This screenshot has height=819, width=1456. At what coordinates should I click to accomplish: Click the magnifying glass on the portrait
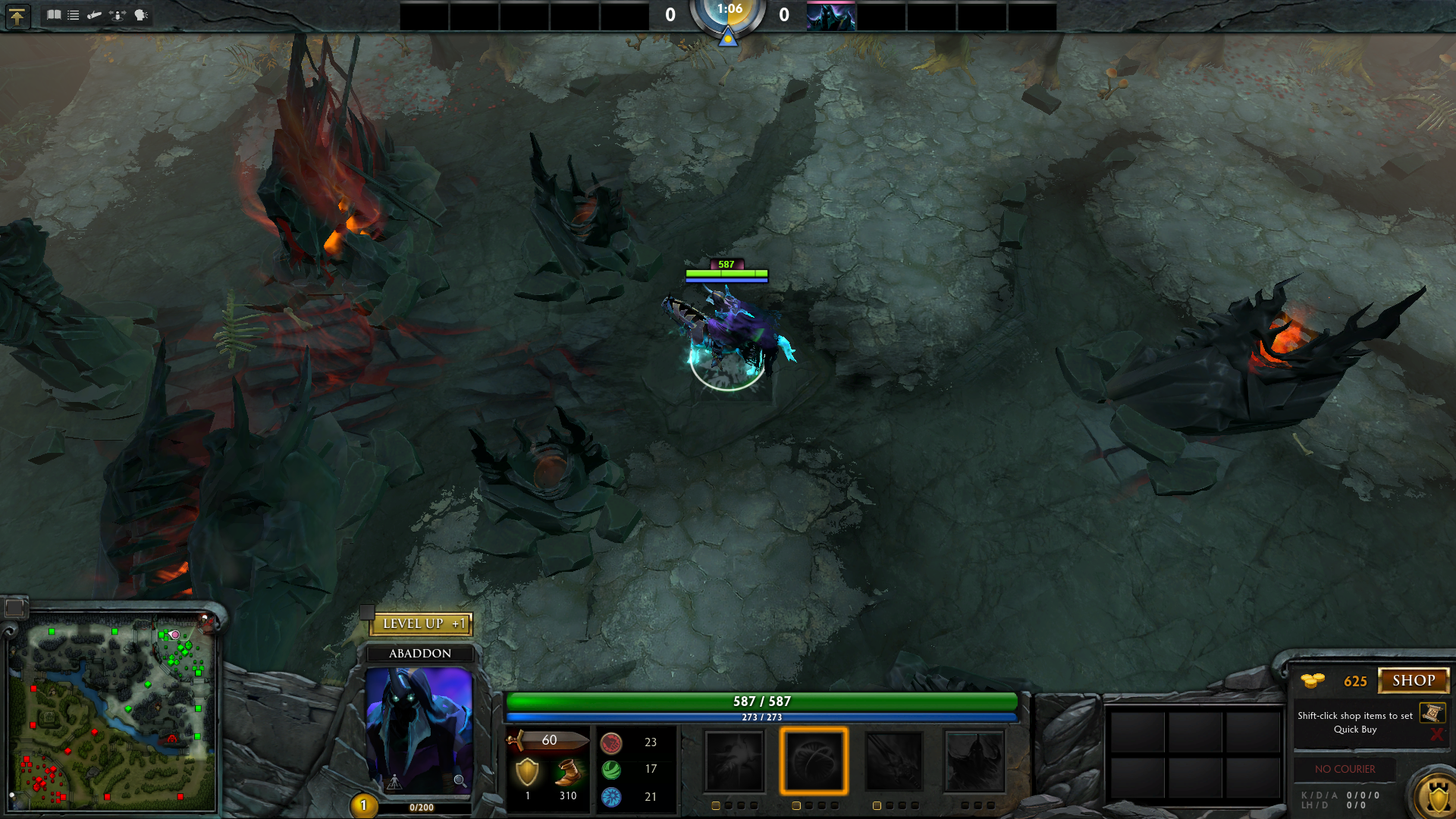(x=460, y=780)
